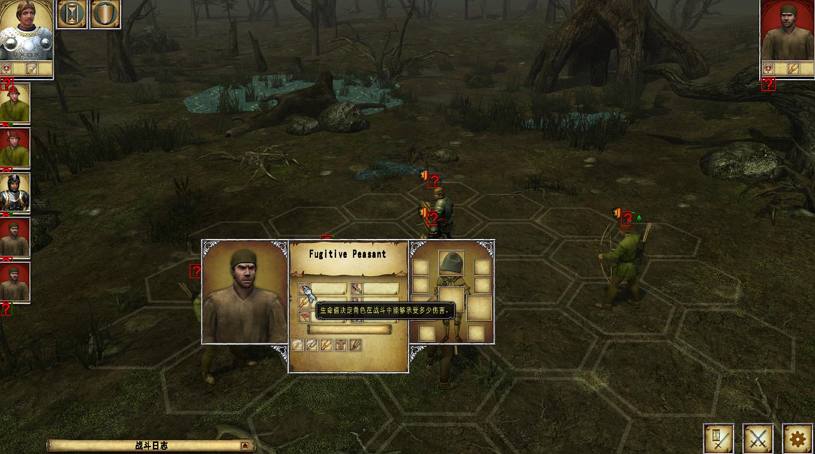Click the crossed swords button
Screen dimensions: 815x454
click(x=758, y=438)
